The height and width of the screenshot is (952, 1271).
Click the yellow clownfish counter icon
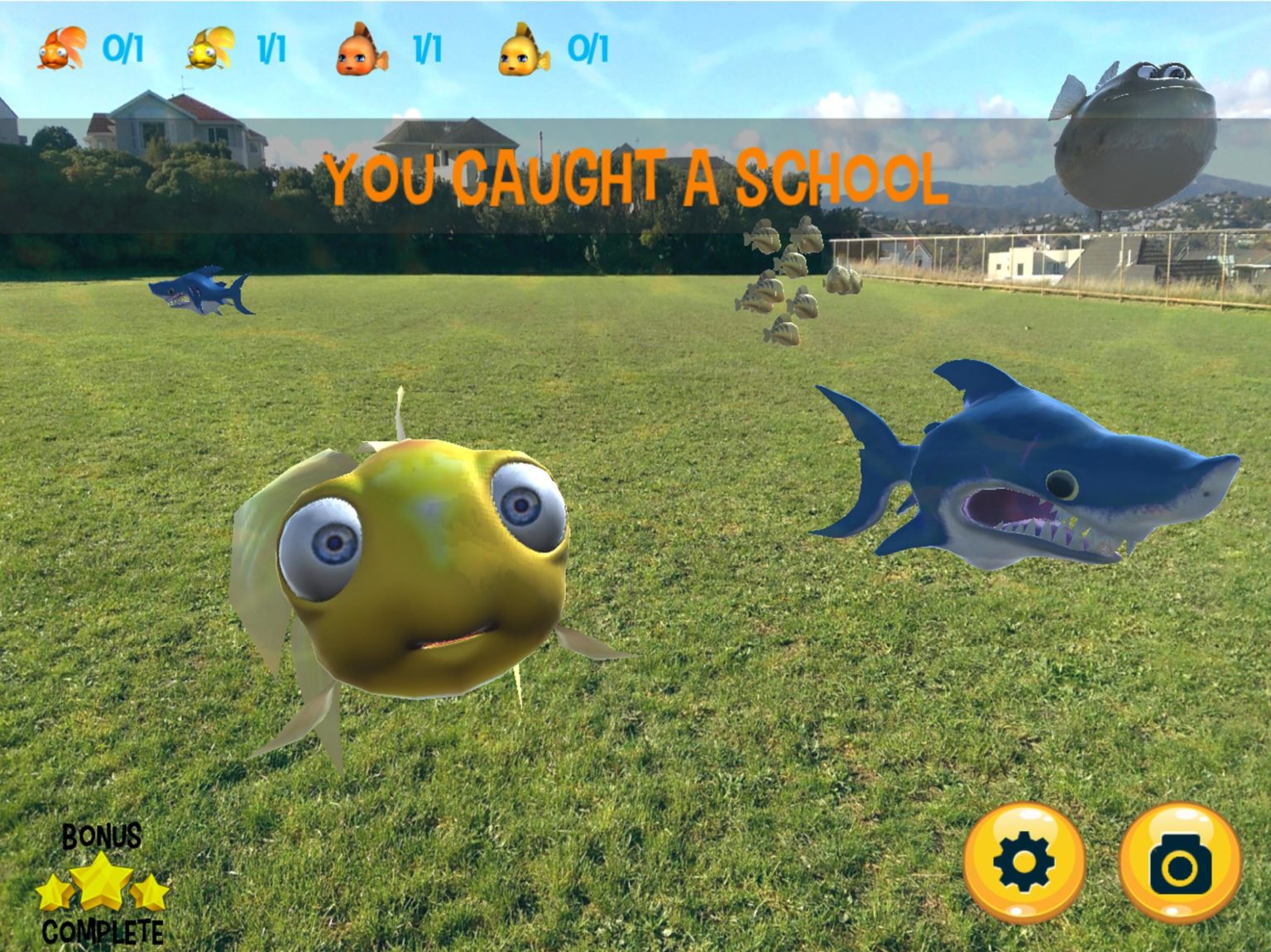pyautogui.click(x=520, y=48)
